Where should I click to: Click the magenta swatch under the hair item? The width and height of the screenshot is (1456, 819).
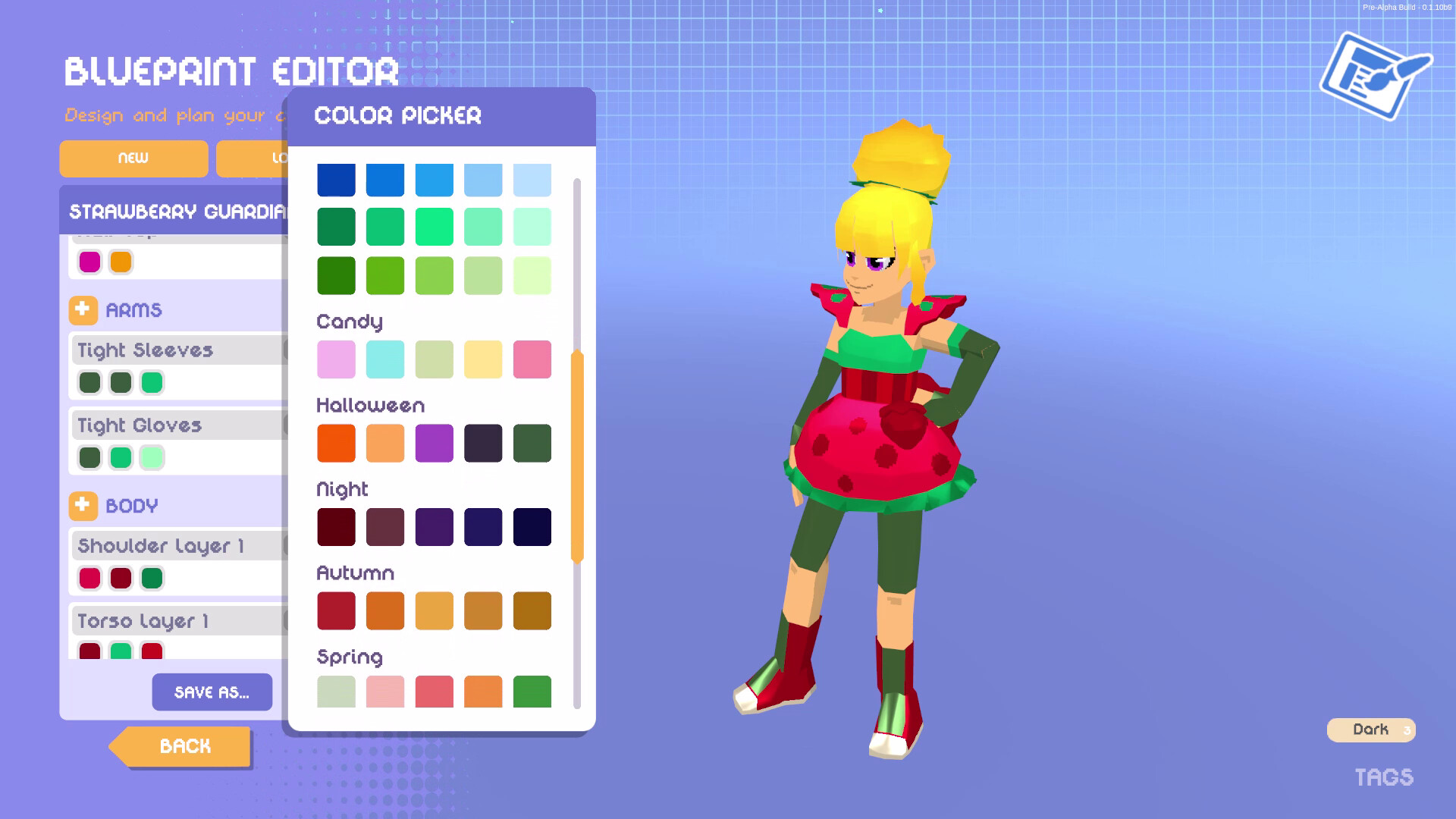point(89,261)
